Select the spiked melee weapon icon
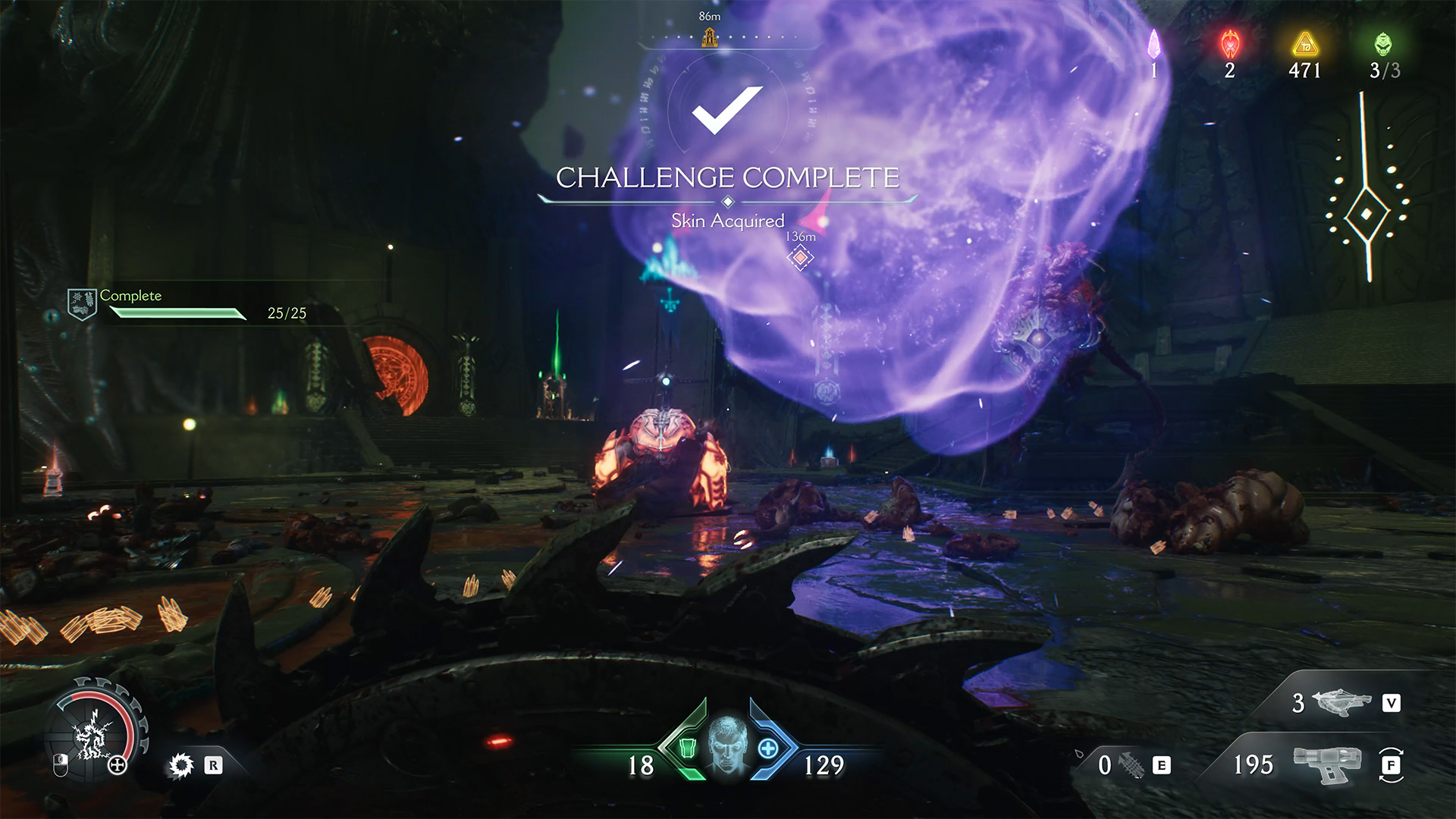This screenshot has height=819, width=1456. (1132, 765)
